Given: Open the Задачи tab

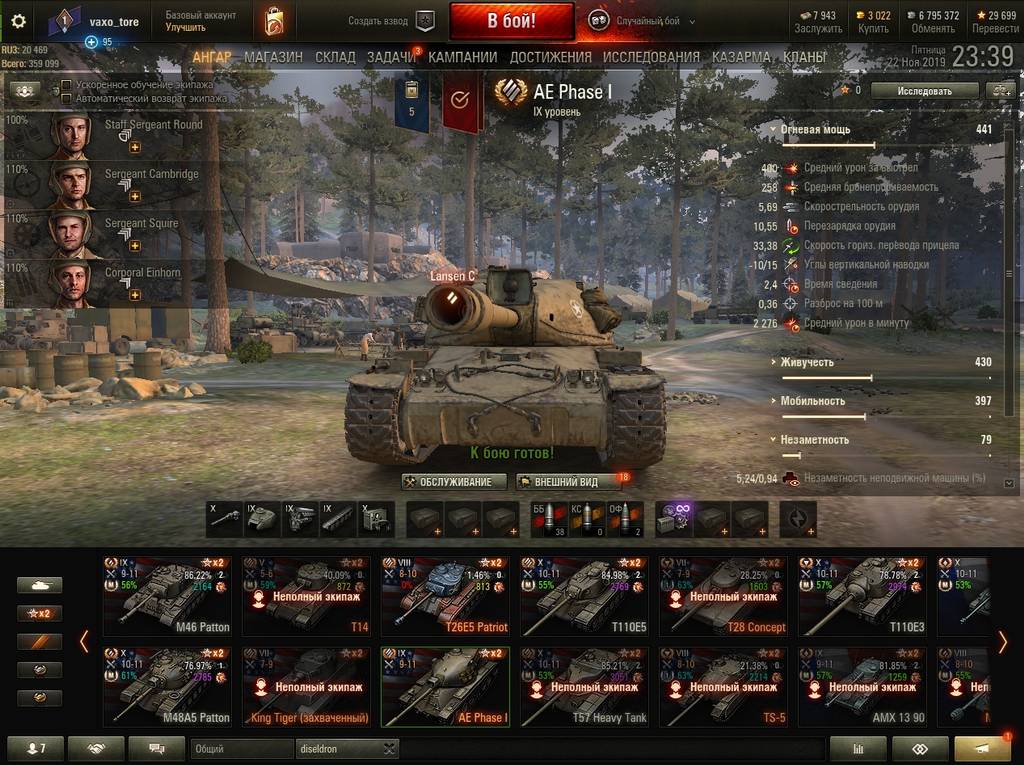Looking at the screenshot, I should (390, 57).
